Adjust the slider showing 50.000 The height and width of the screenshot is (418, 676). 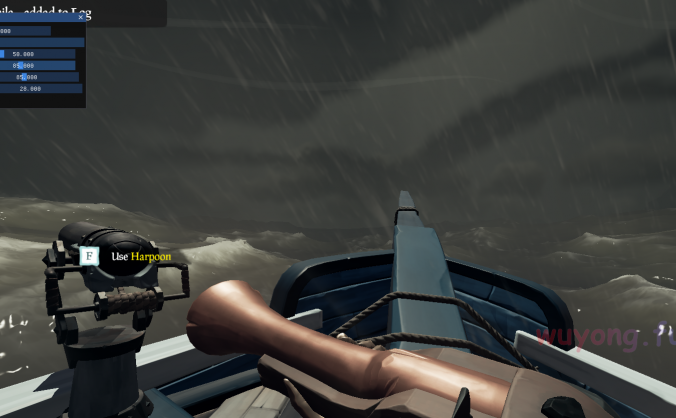click(38, 54)
